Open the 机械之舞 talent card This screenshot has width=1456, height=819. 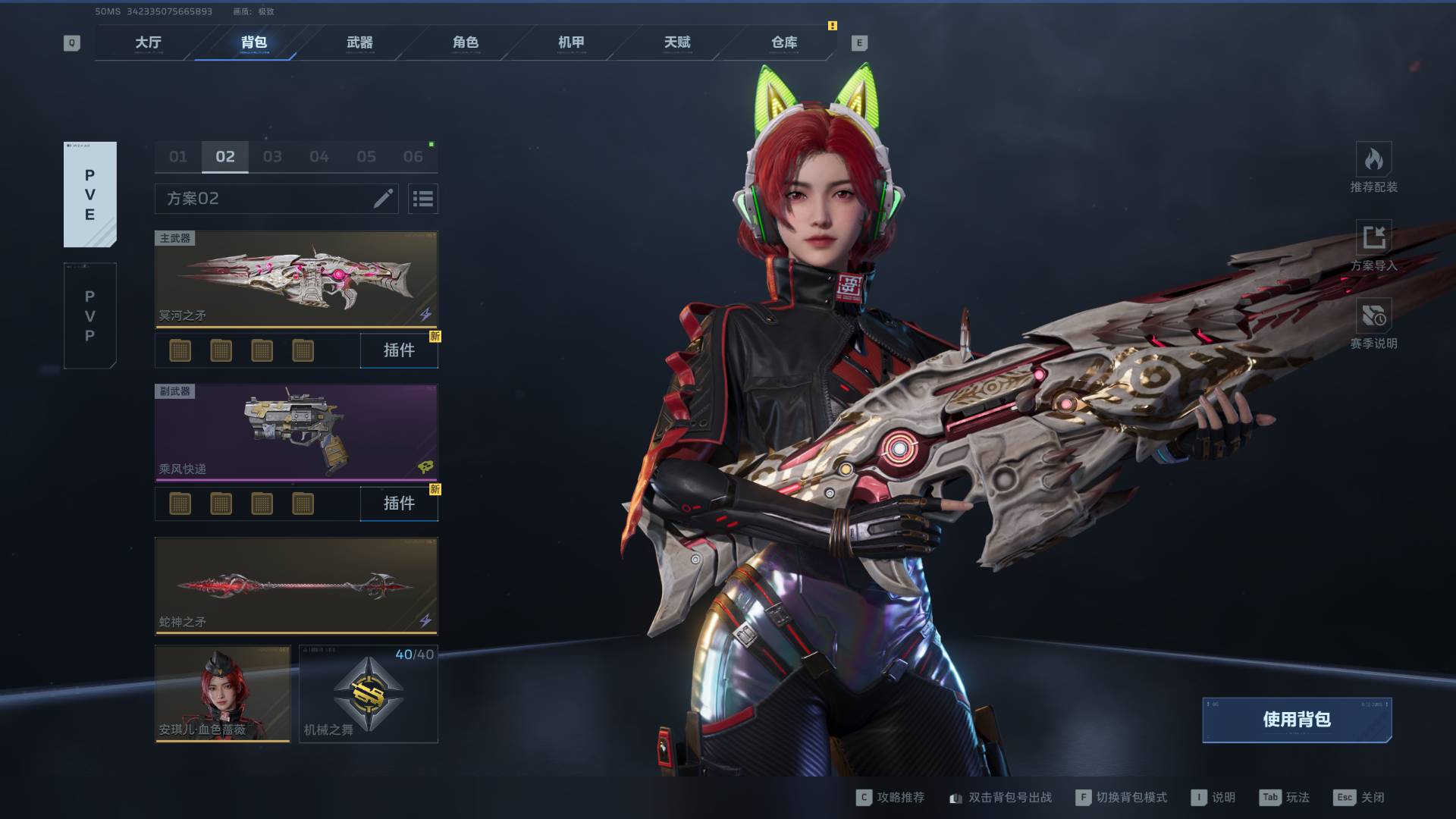[369, 693]
